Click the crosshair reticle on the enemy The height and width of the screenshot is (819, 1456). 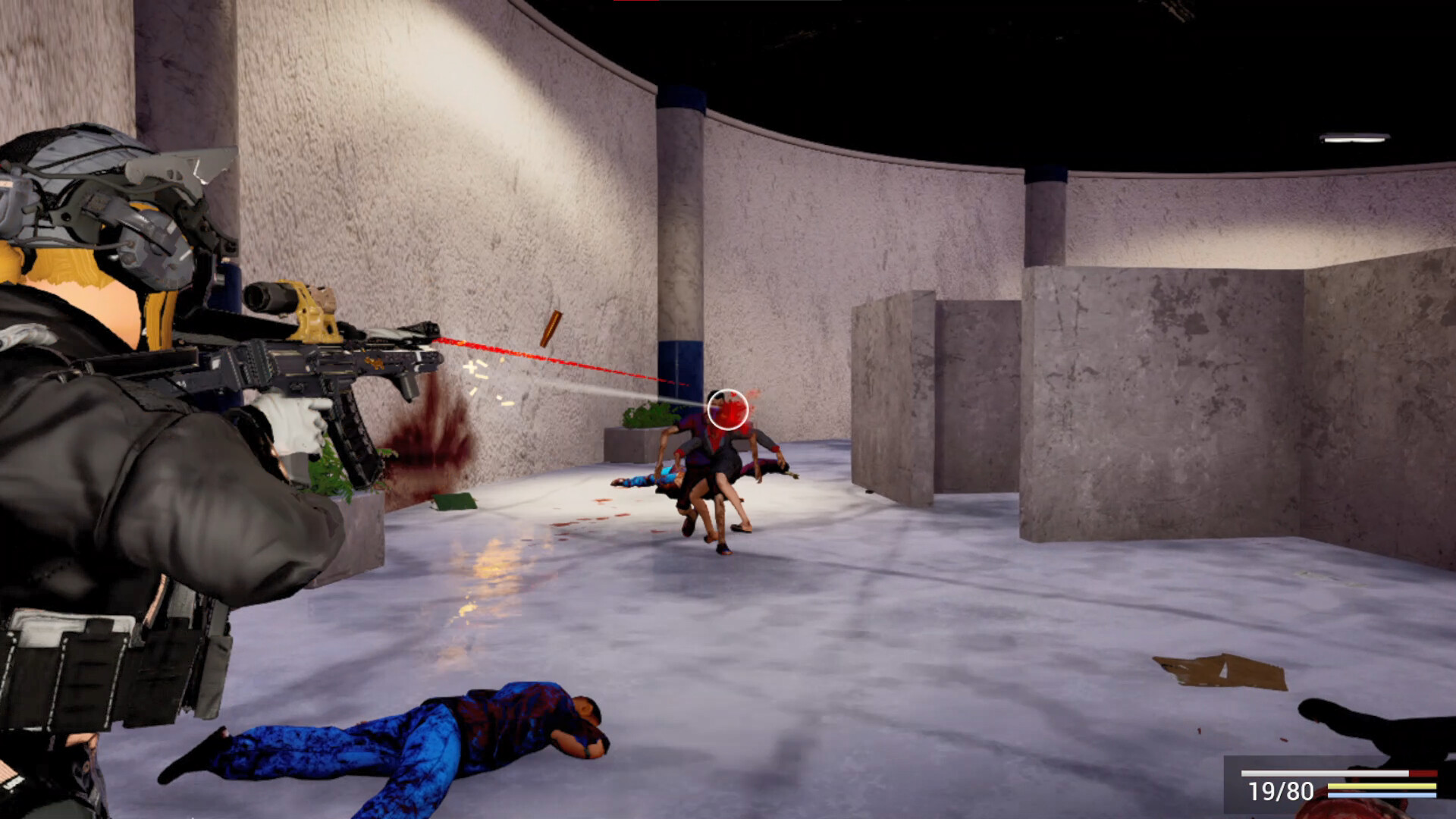727,409
